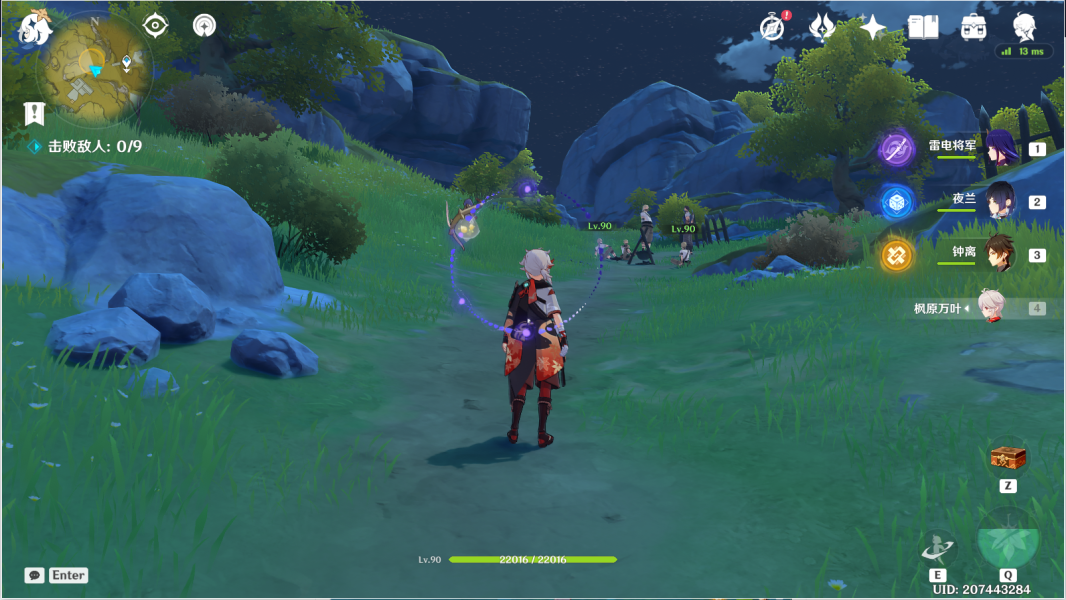Open the backpack inventory
Screen dimensions: 1066x600
[x=973, y=27]
